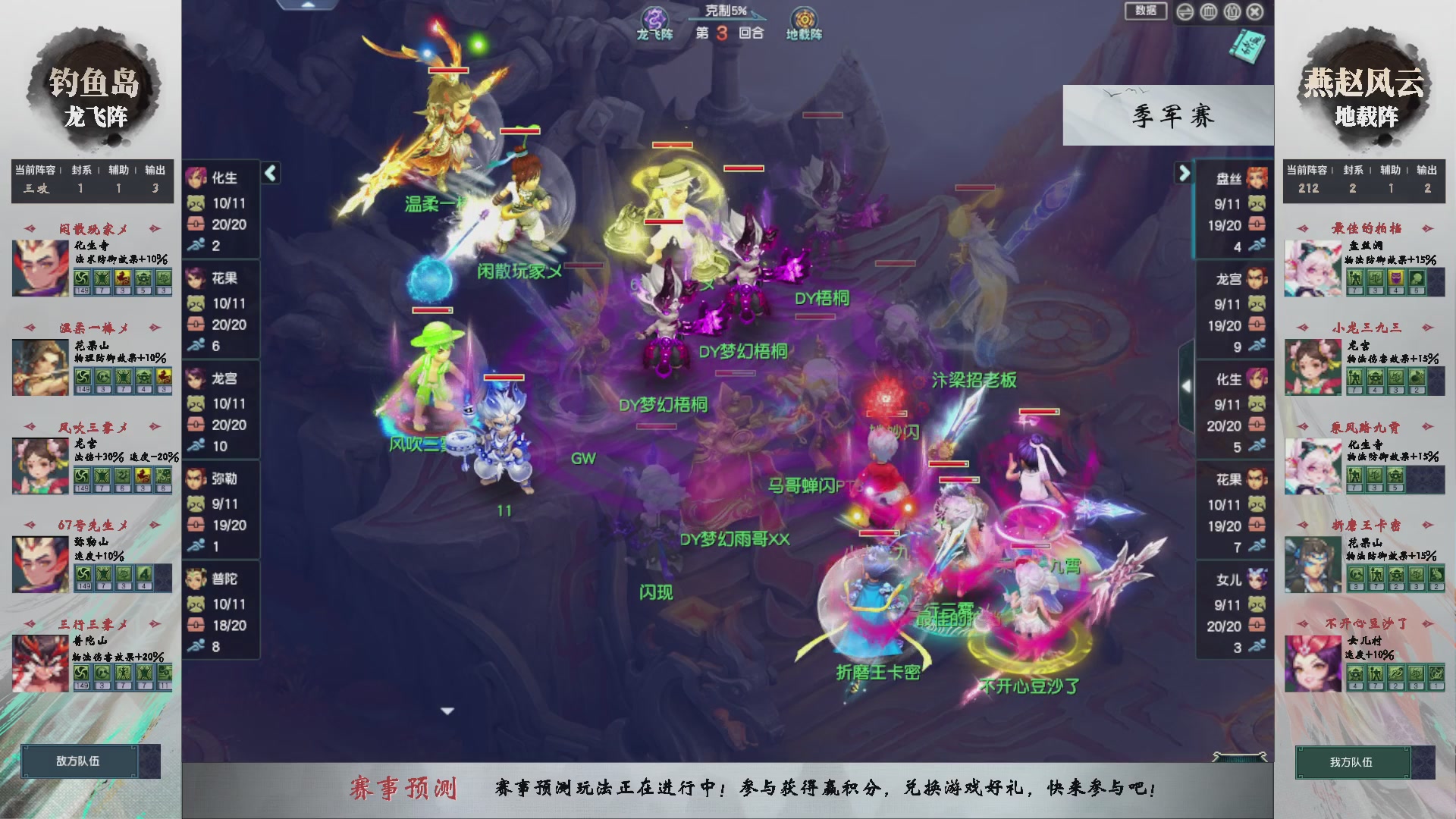The image size is (1456, 819).
Task: Open the 数据 data panel
Action: pos(1144,12)
